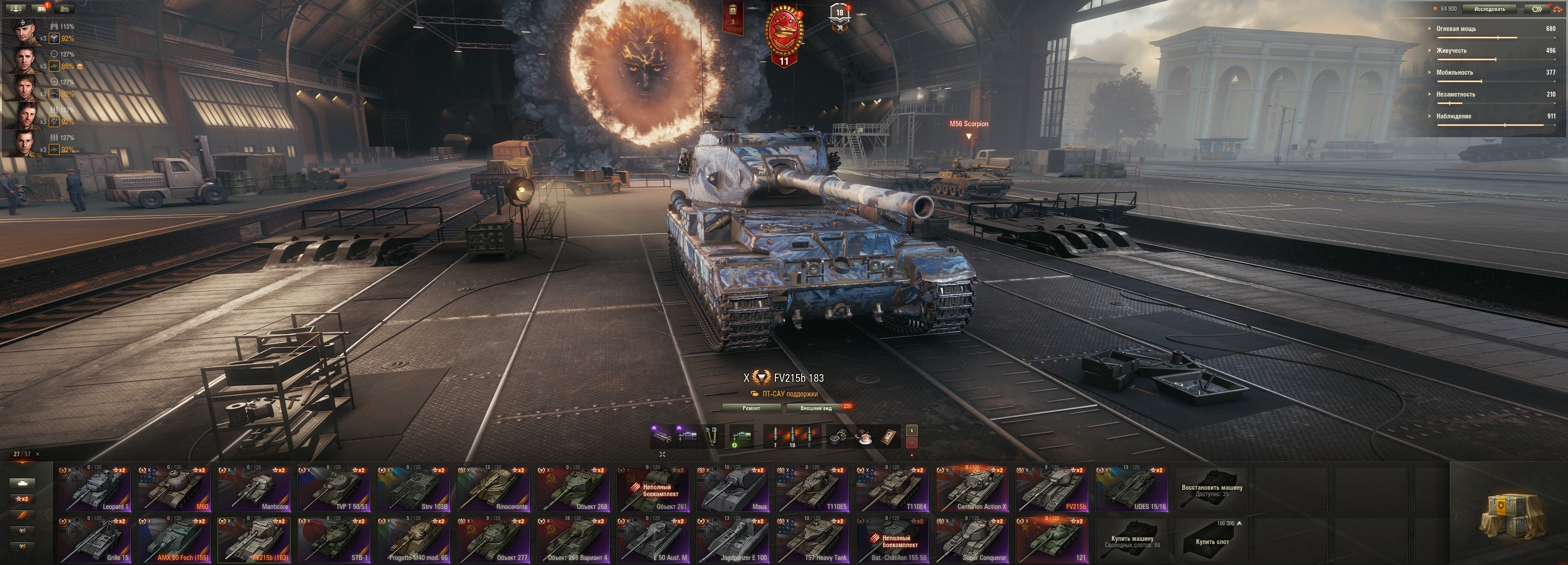Choose the Maus tank from the carousel

(x=733, y=489)
